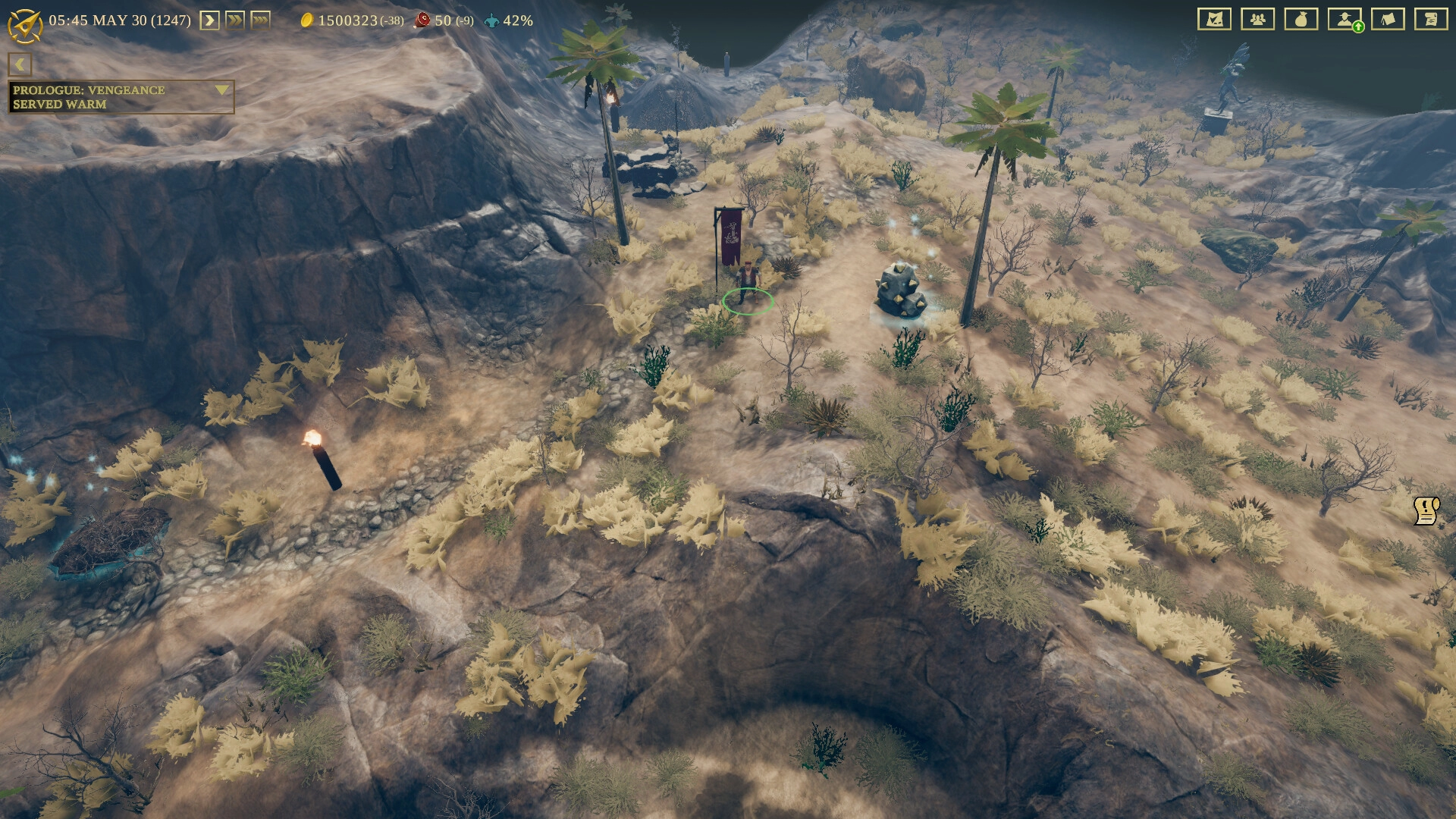This screenshot has width=1456, height=819.
Task: Expand the Prologue: Vengeance Served Warm quest
Action: [221, 90]
